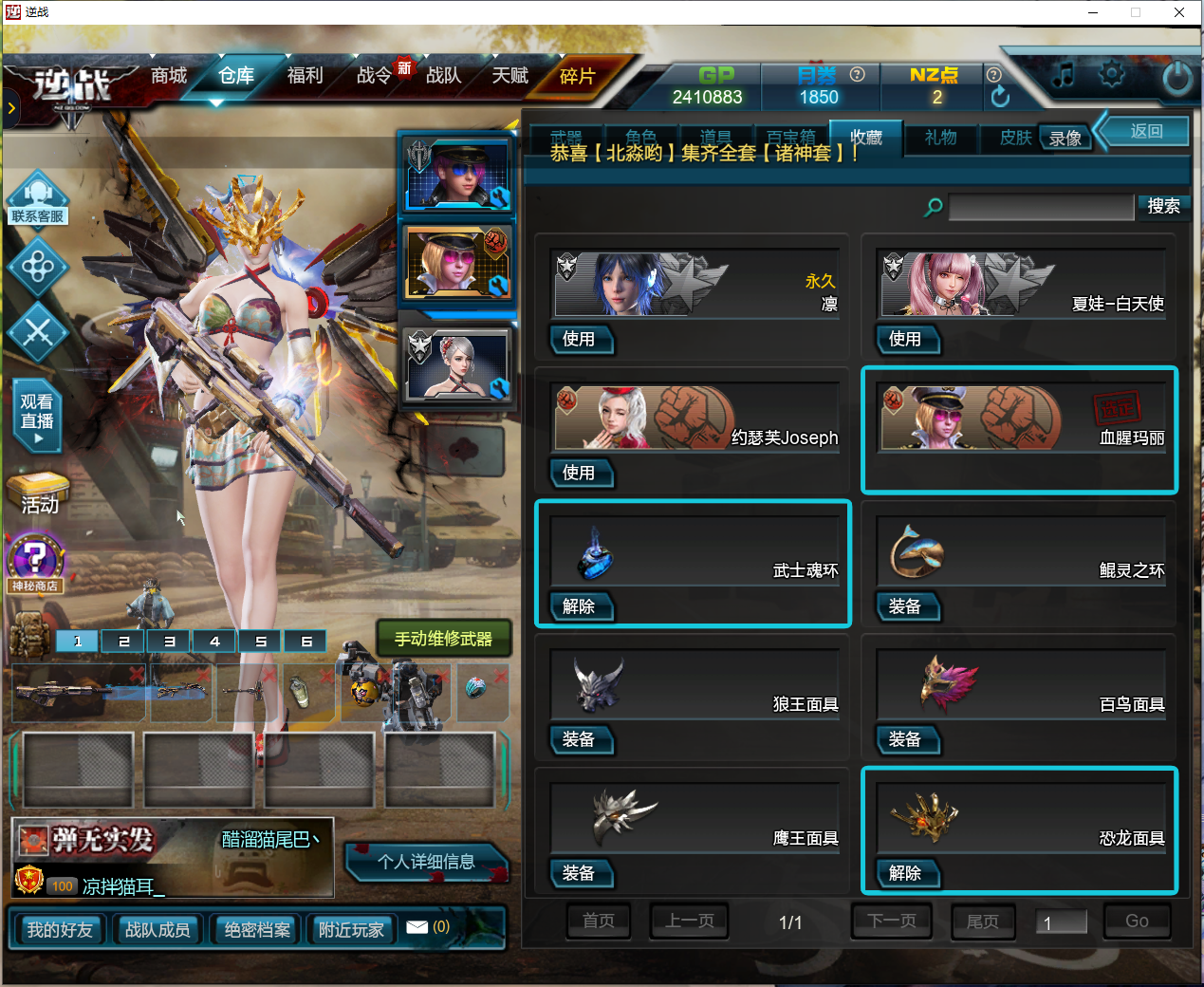Image resolution: width=1204 pixels, height=987 pixels.
Task: Open the 观看直播 live stream panel
Action: (x=37, y=419)
